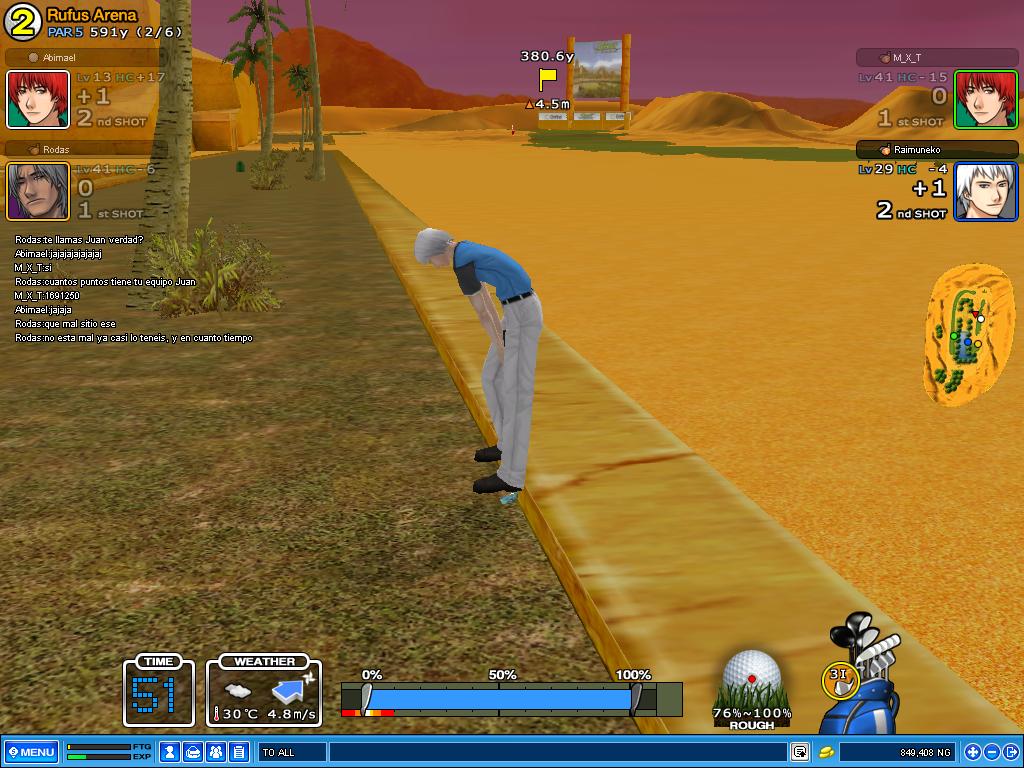Select Rodas's player portrait
The height and width of the screenshot is (768, 1024).
pyautogui.click(x=39, y=191)
